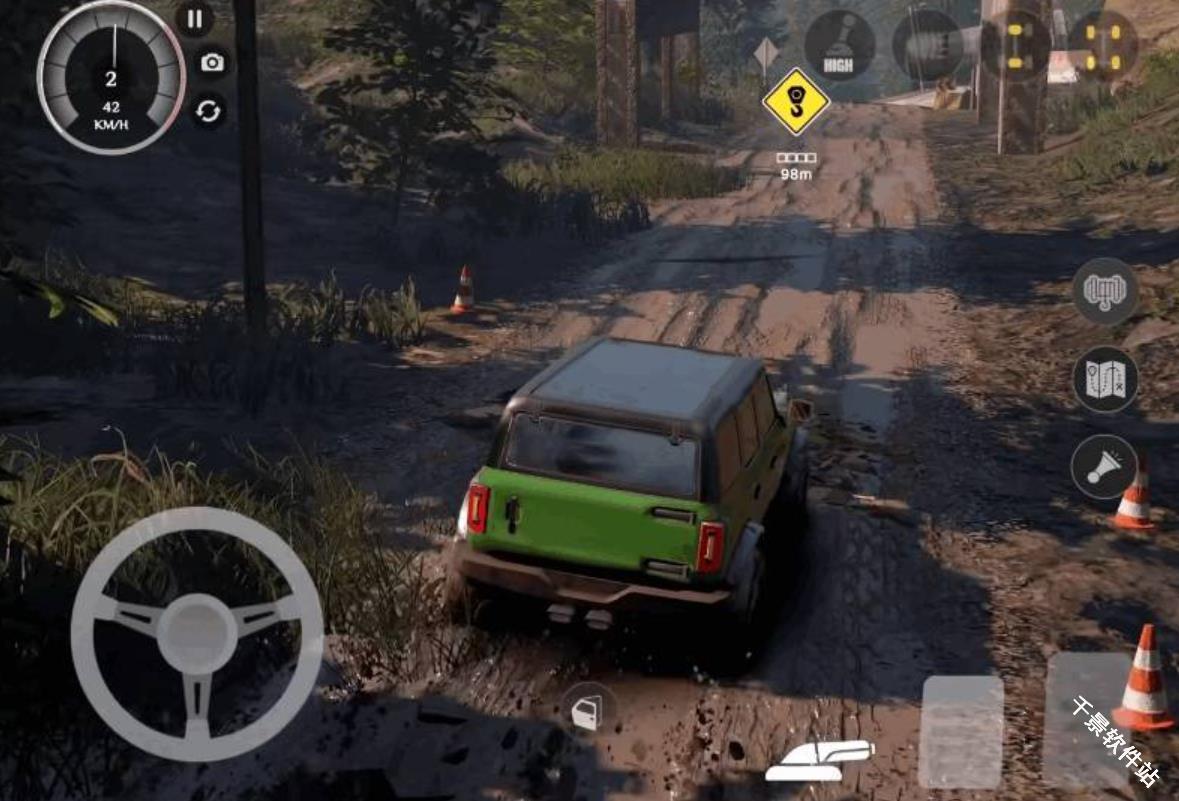Toggle the two-wheel differential lock icon
The height and width of the screenshot is (801, 1179).
[x=1015, y=46]
